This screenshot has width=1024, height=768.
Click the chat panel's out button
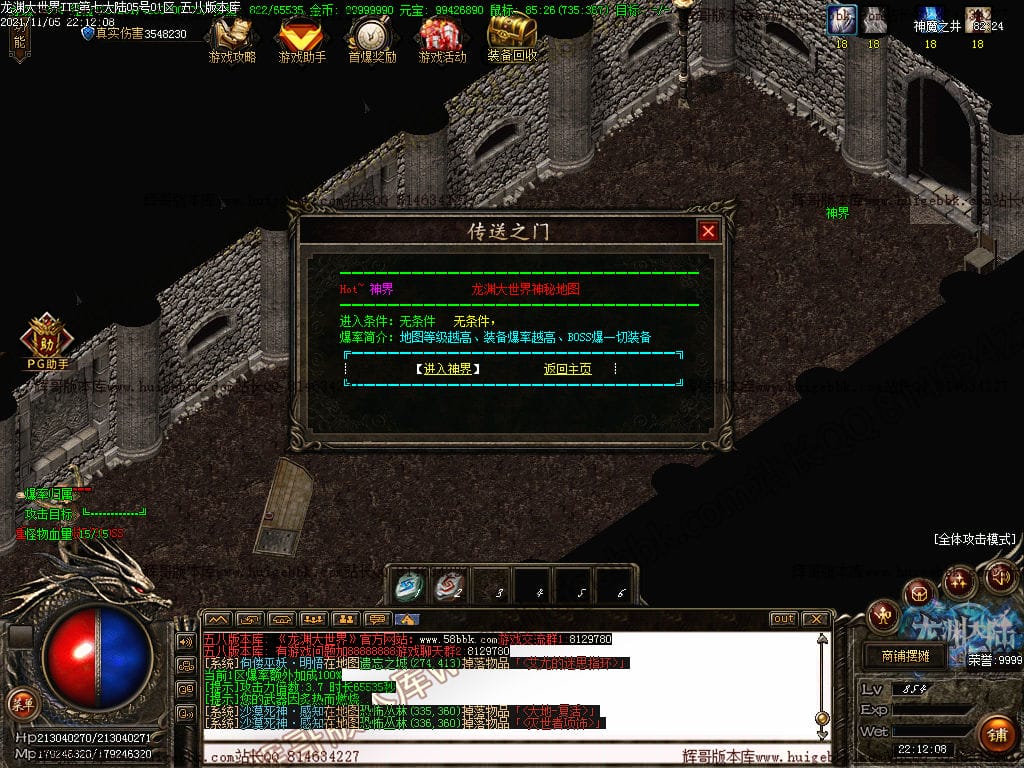click(x=783, y=619)
